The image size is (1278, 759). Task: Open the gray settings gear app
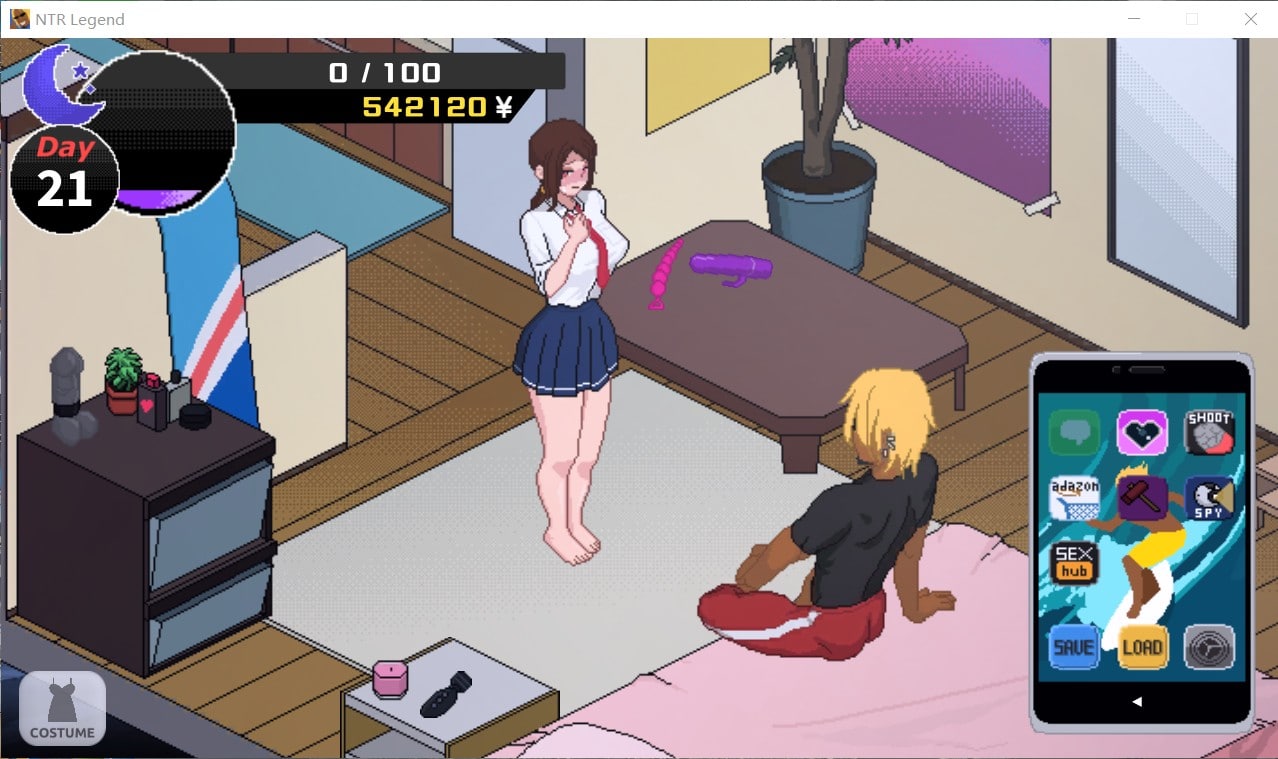1209,647
